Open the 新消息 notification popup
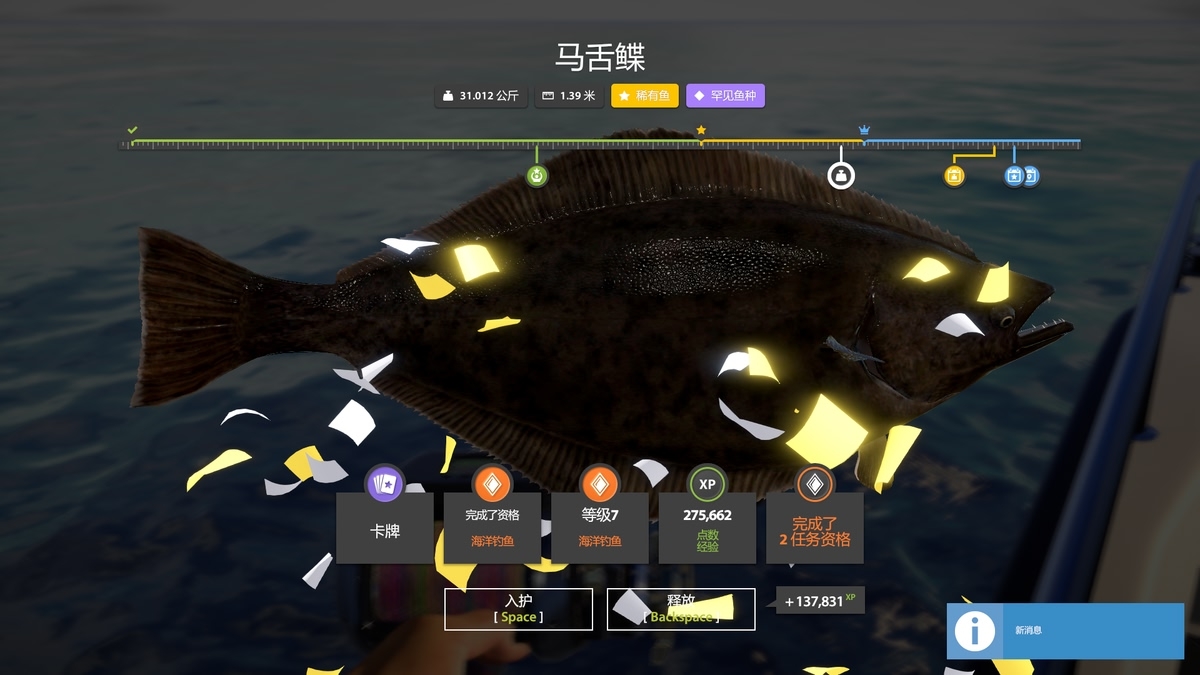Image resolution: width=1200 pixels, height=675 pixels. tap(1065, 631)
